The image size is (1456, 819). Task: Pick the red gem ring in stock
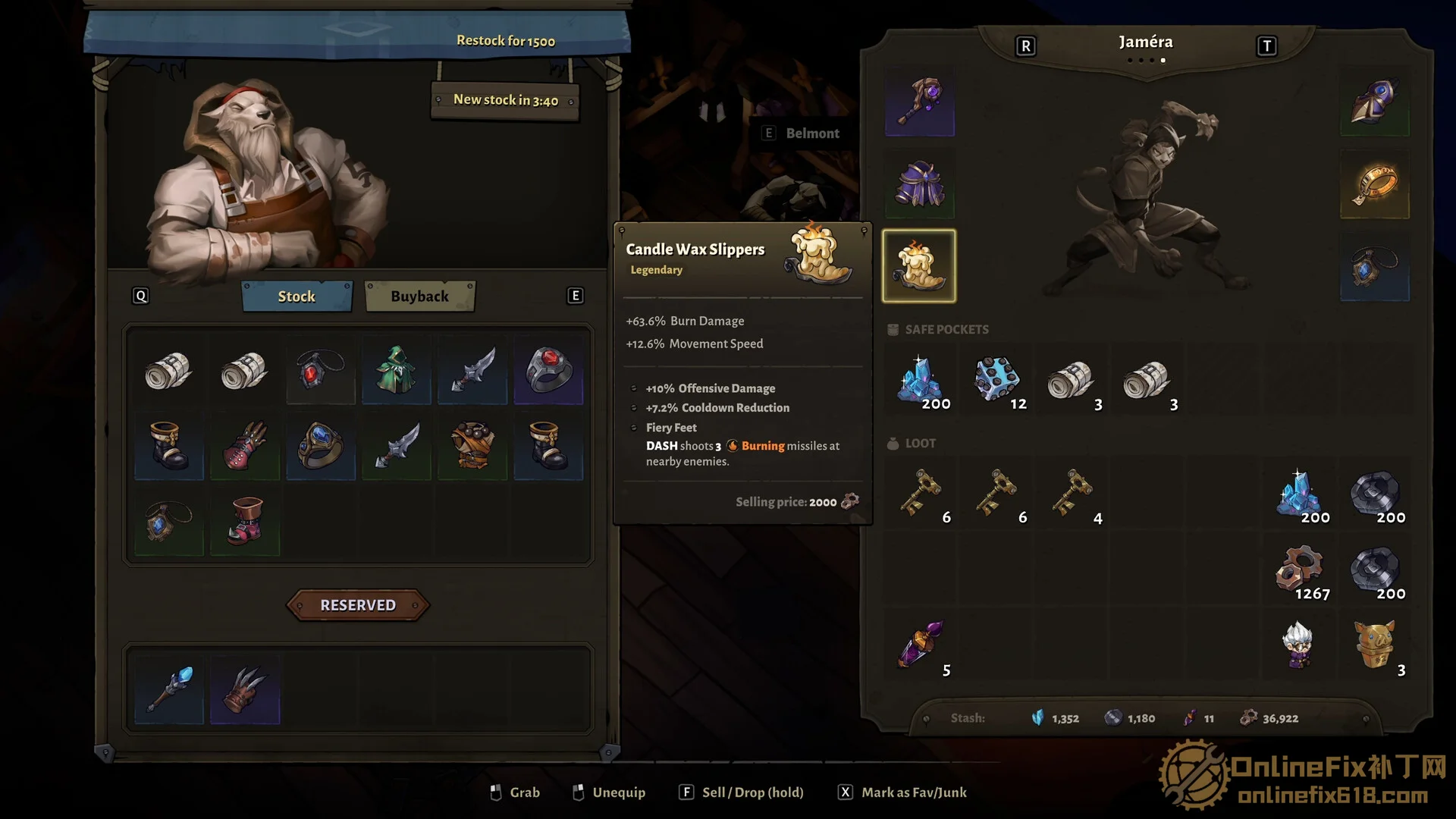pyautogui.click(x=548, y=370)
